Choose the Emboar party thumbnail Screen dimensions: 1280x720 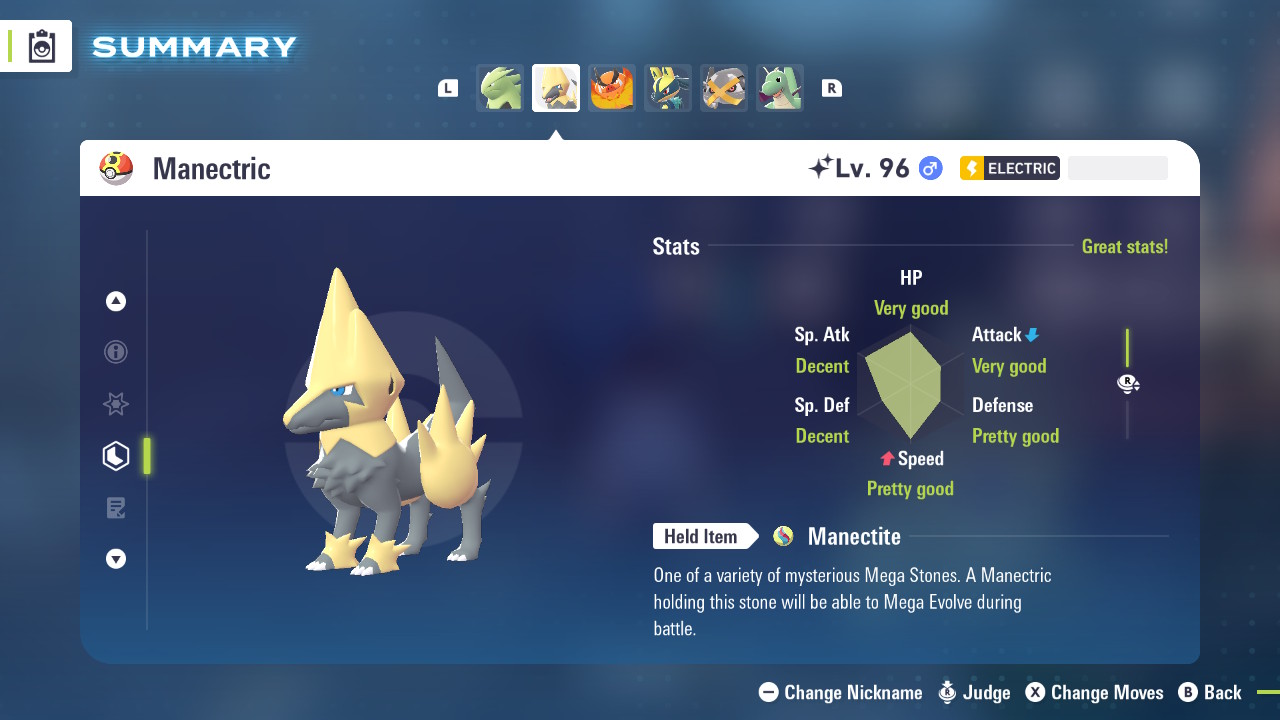coord(612,88)
